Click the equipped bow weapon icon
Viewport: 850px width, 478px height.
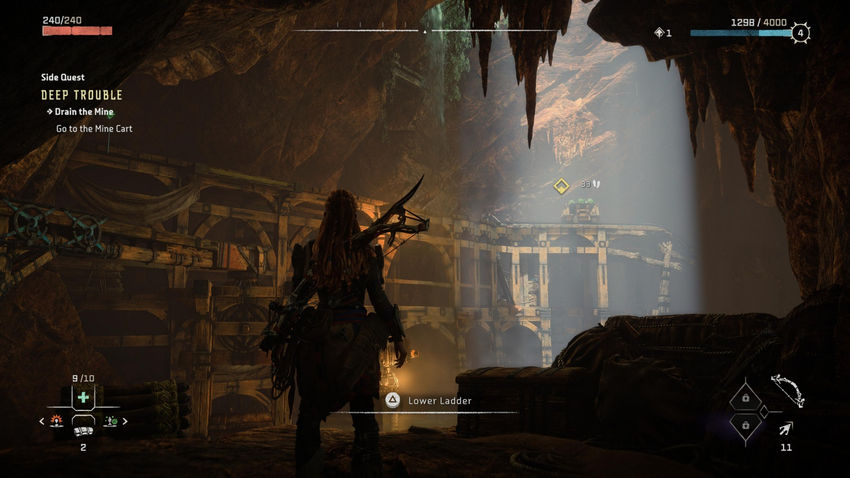(x=787, y=390)
